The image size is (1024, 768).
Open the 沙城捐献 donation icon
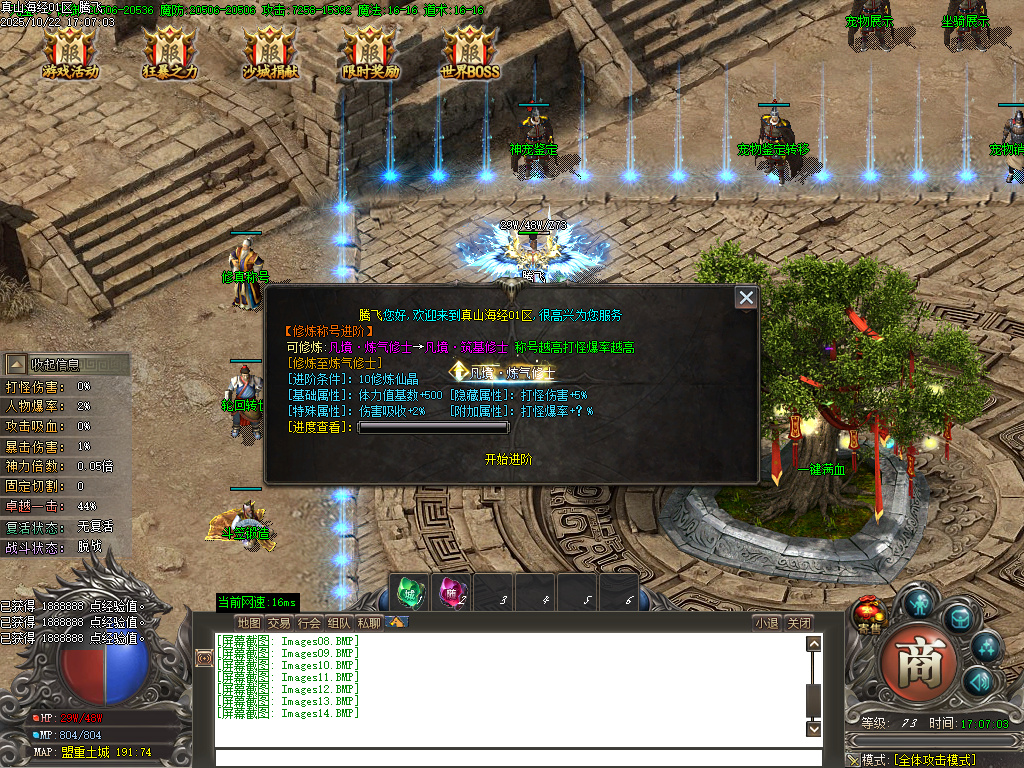(x=269, y=54)
